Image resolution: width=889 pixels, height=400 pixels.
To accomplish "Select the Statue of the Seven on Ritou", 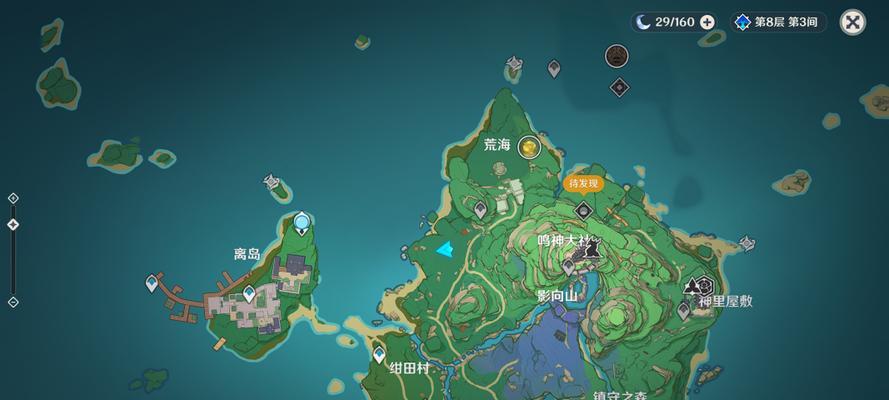I will (x=301, y=222).
